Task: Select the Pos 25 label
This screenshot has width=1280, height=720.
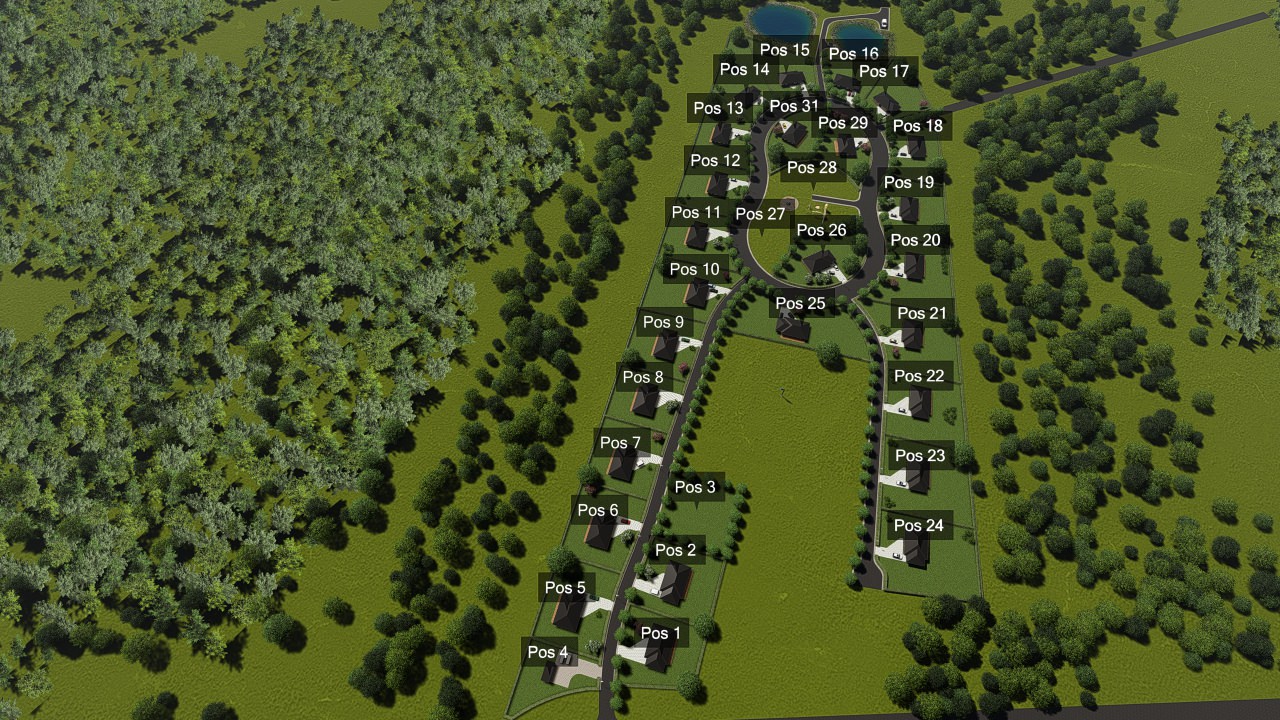Action: [x=801, y=303]
